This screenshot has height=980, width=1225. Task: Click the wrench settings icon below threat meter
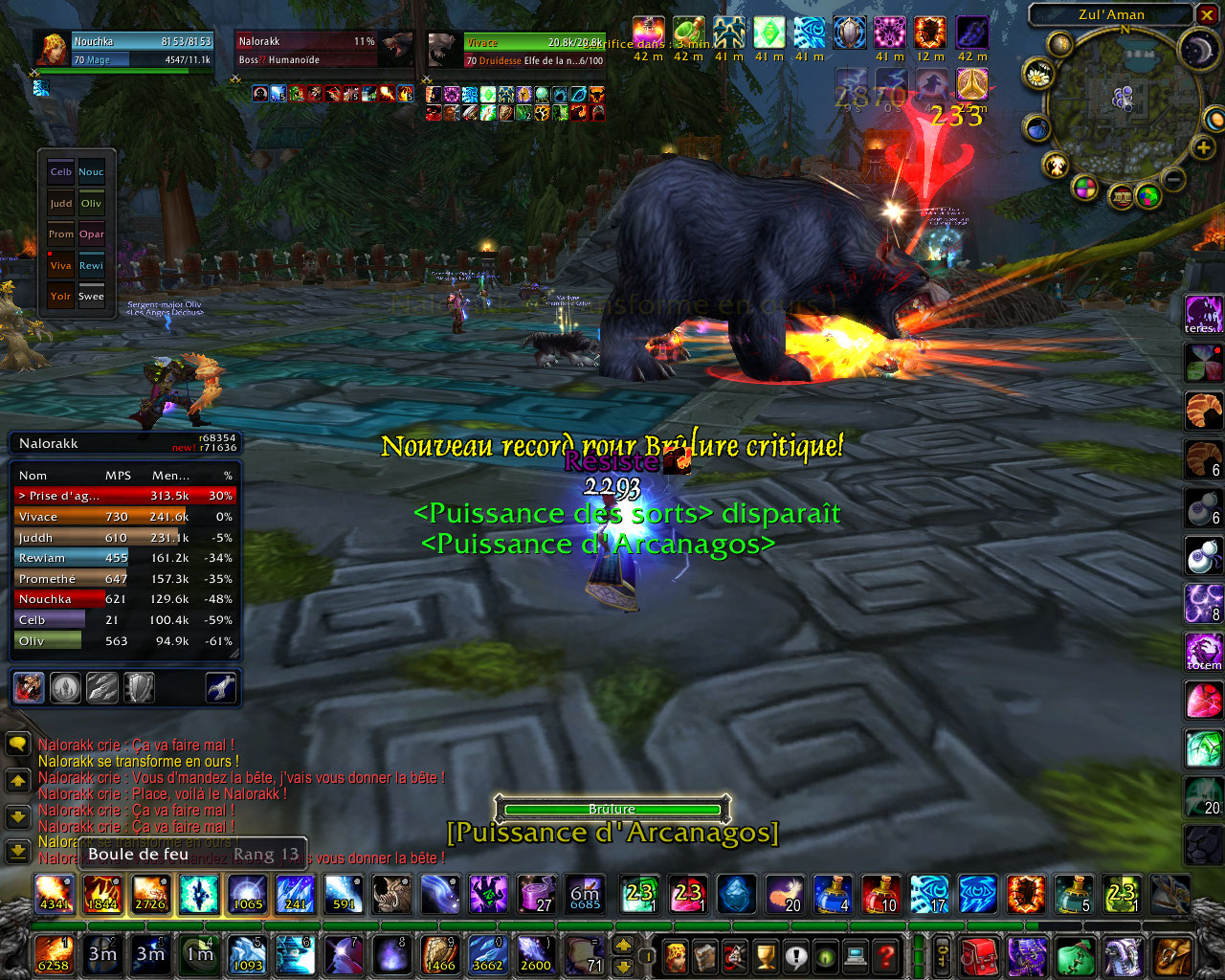221,687
